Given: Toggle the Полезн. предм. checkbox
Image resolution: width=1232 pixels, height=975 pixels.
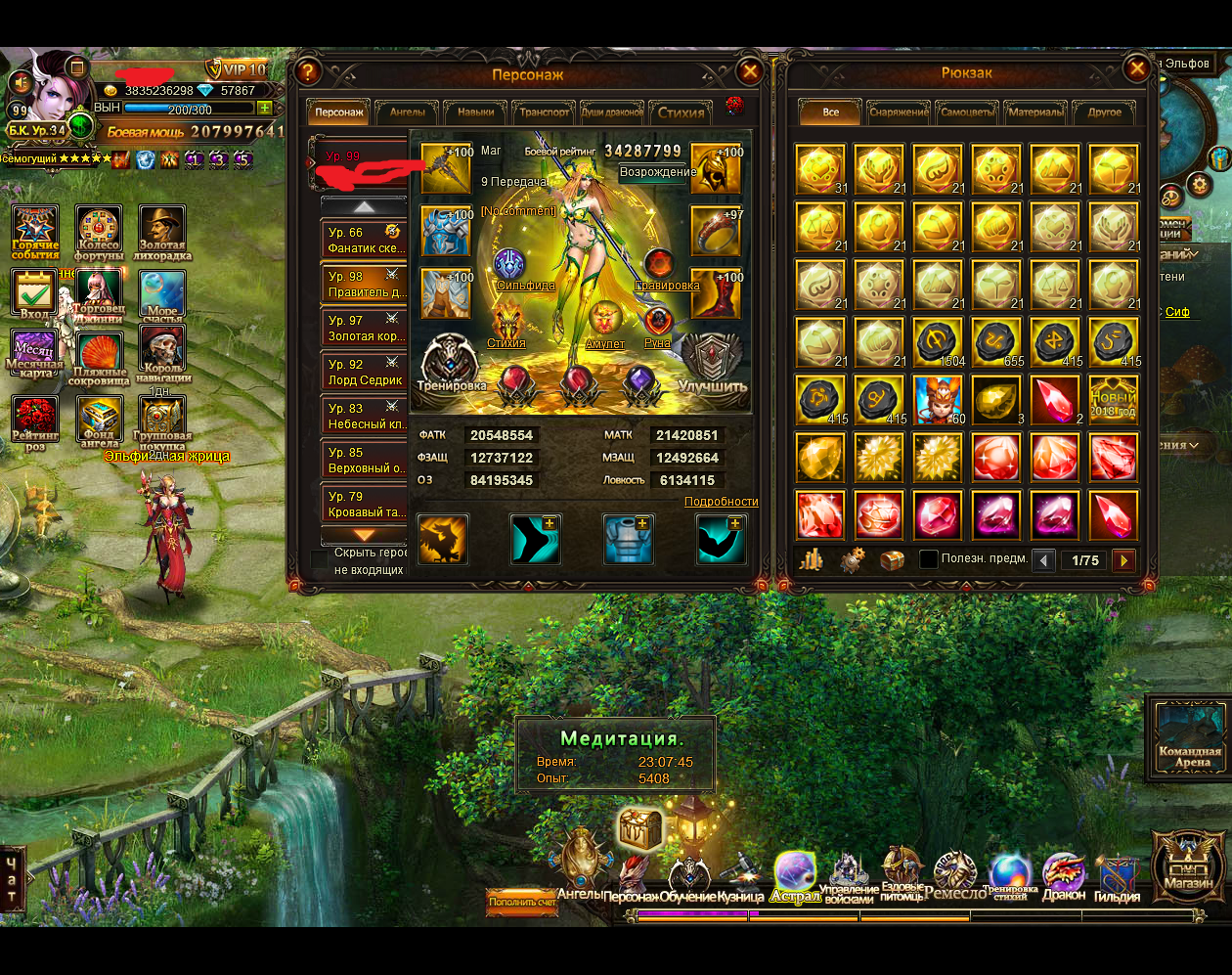Looking at the screenshot, I should coord(929,559).
